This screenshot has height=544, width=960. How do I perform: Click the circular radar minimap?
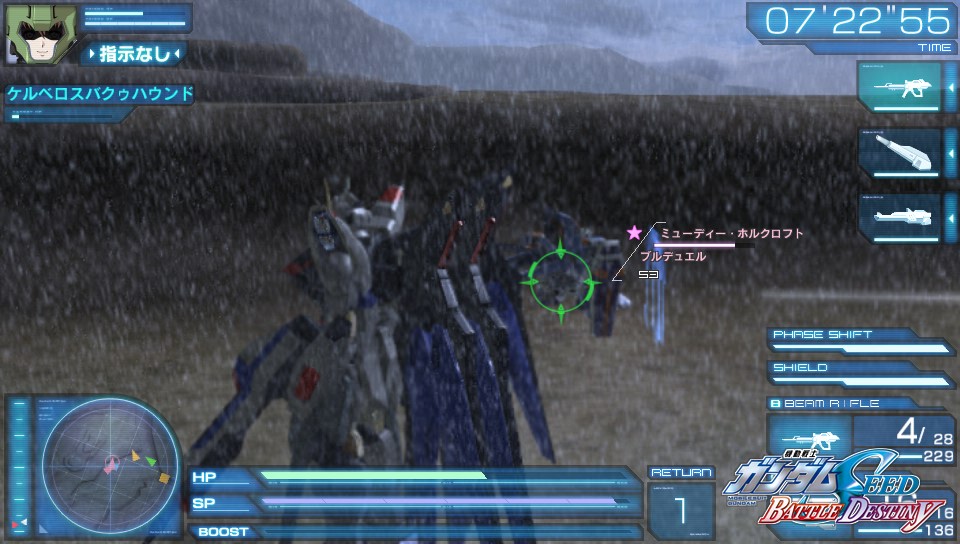point(109,464)
